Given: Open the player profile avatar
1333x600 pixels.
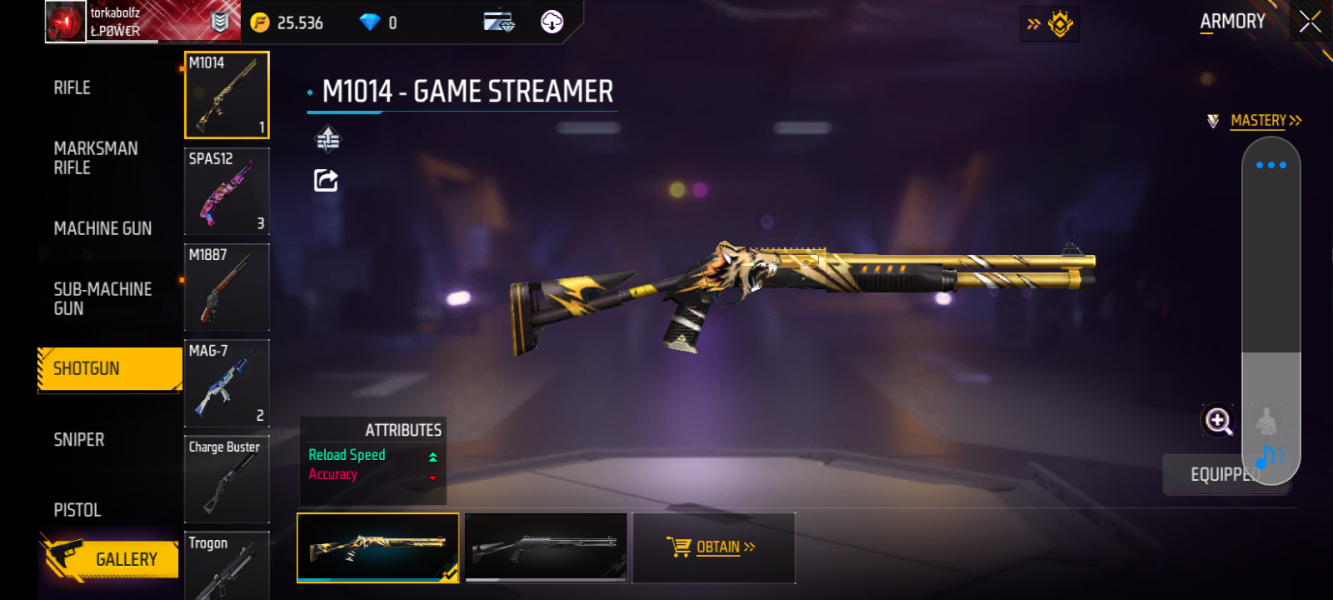Looking at the screenshot, I should click(66, 22).
